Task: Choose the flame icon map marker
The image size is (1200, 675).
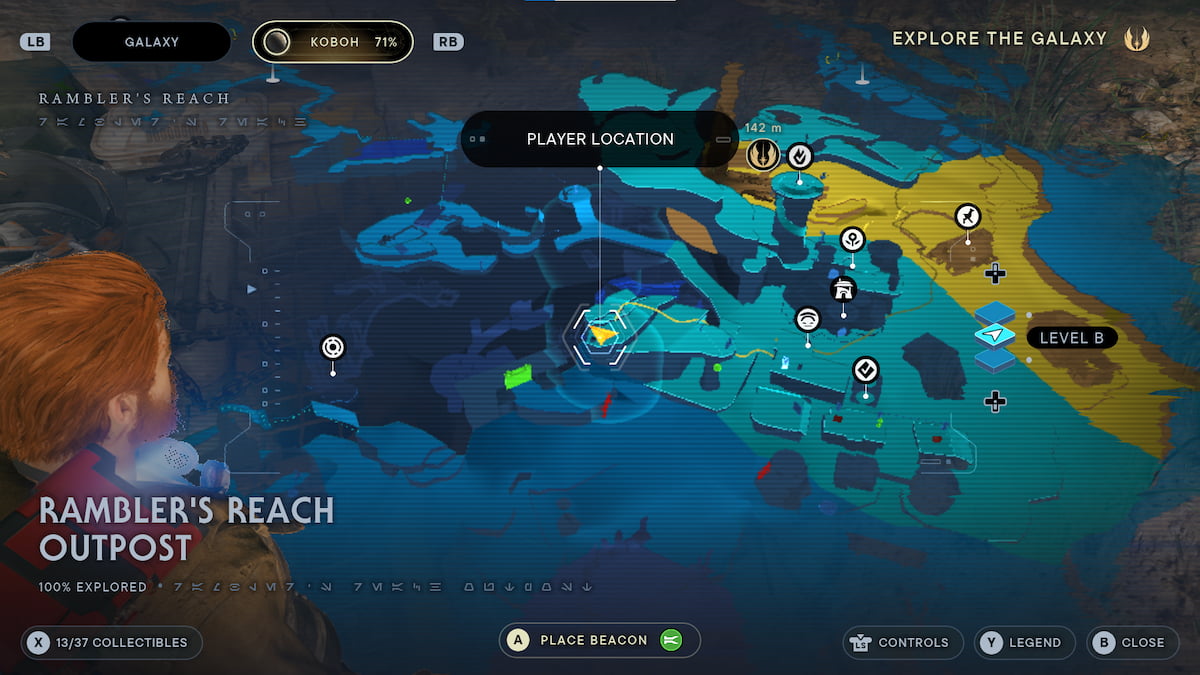Action: click(x=799, y=155)
